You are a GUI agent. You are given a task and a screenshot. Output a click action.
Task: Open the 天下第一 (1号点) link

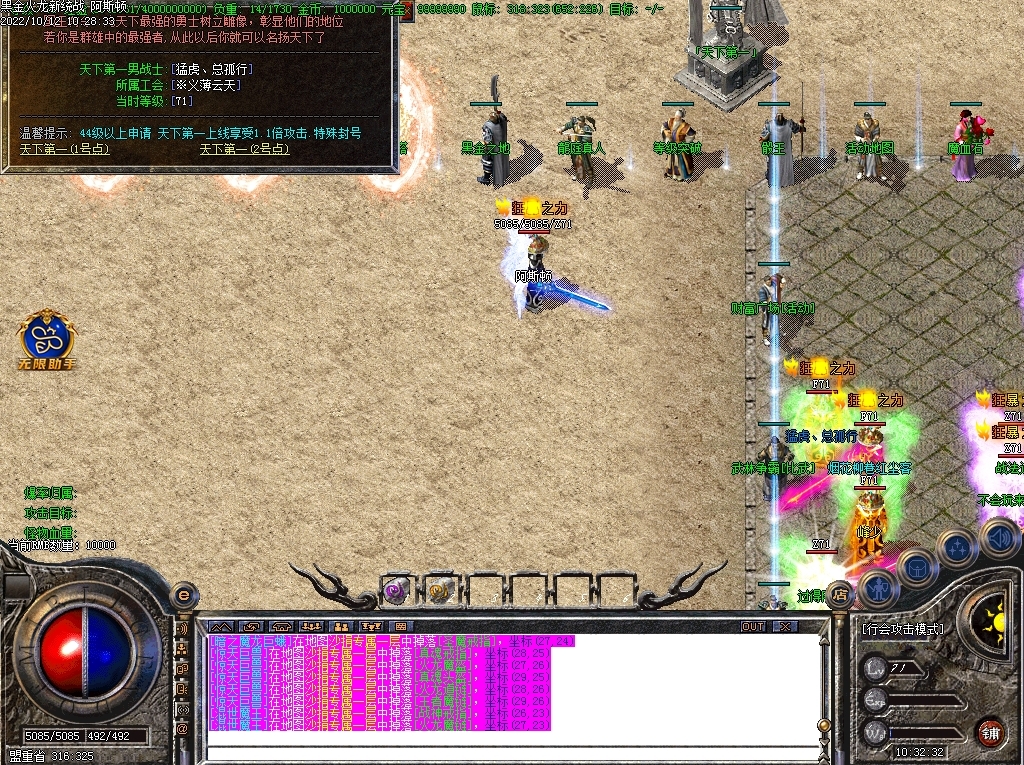click(x=65, y=149)
